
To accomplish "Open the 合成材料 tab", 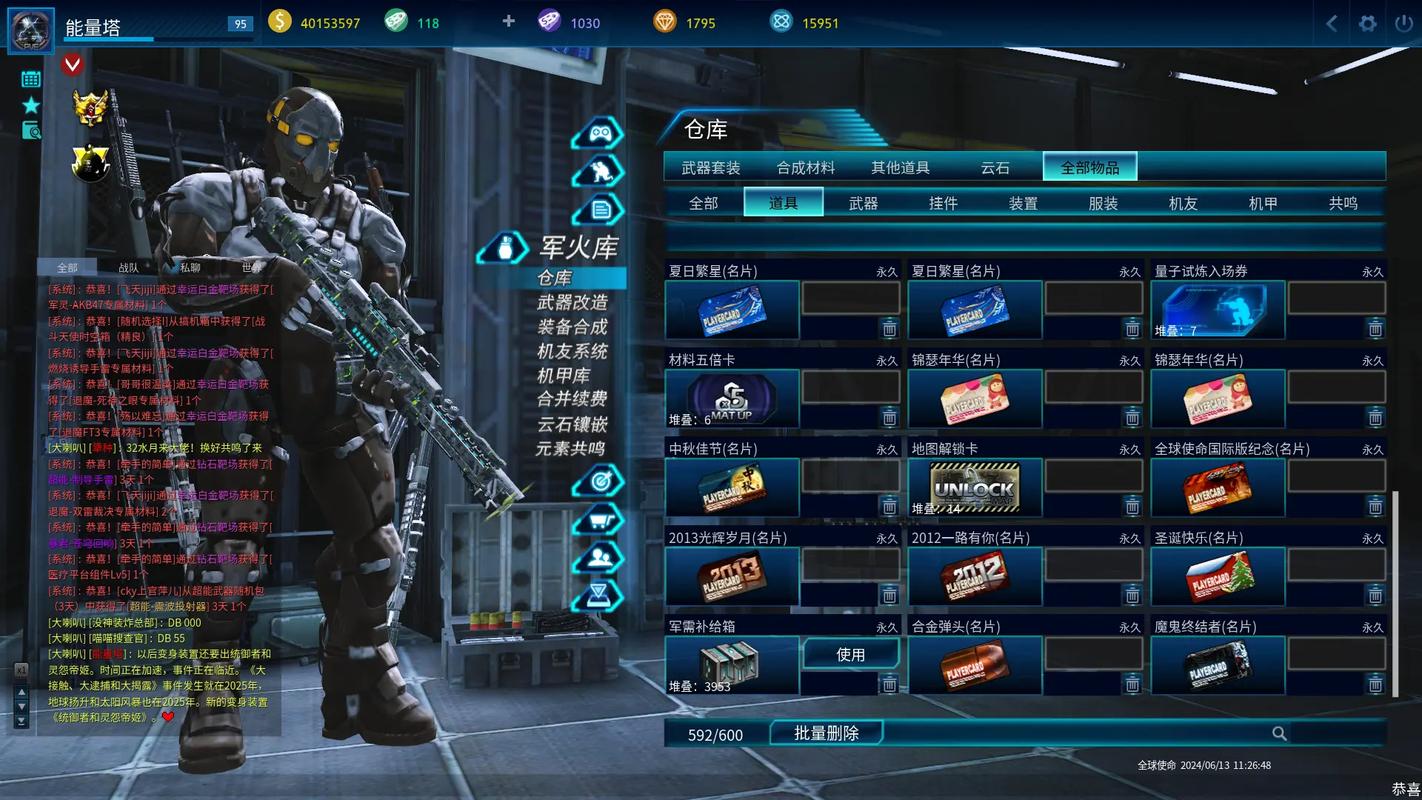I will point(805,168).
